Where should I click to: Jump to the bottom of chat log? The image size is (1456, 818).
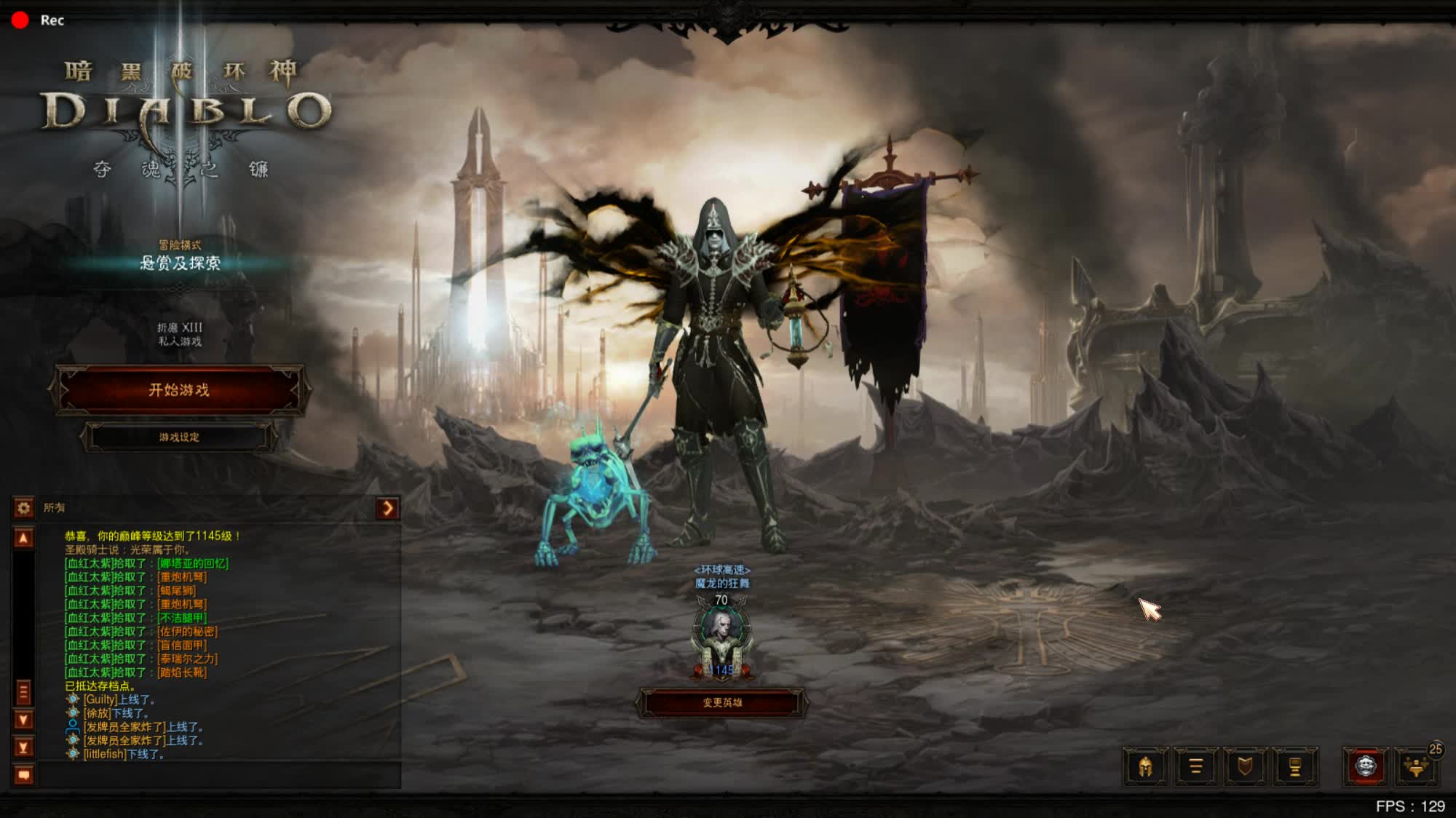[23, 747]
